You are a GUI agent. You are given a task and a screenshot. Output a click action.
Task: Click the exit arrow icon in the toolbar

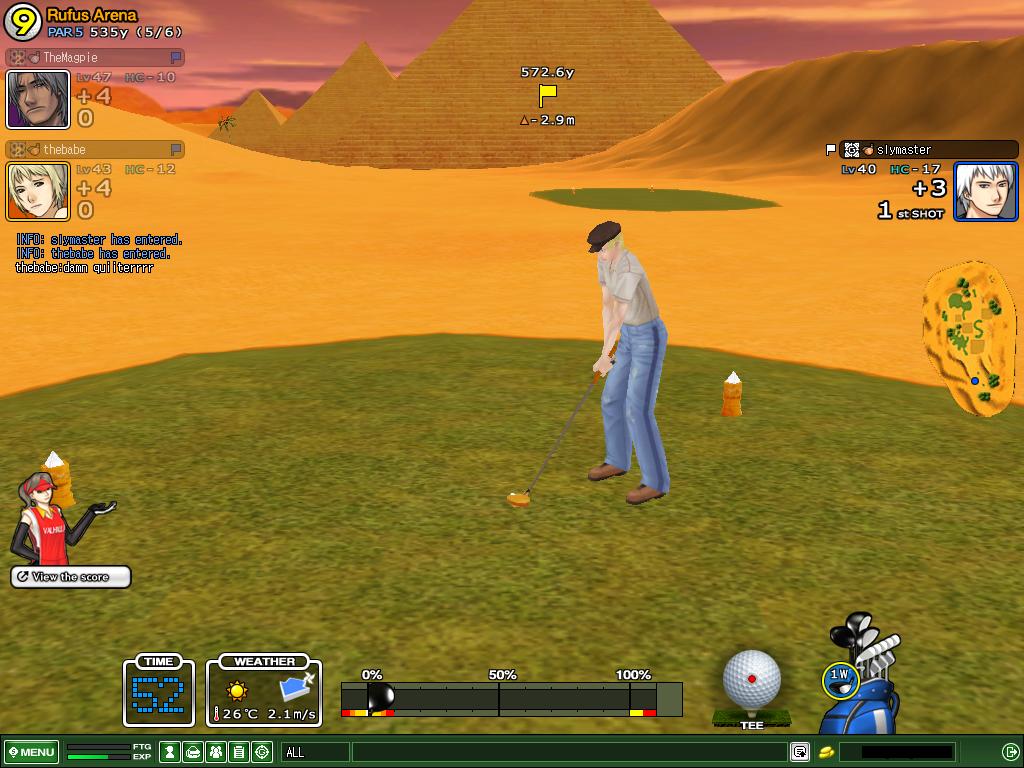point(1010,752)
